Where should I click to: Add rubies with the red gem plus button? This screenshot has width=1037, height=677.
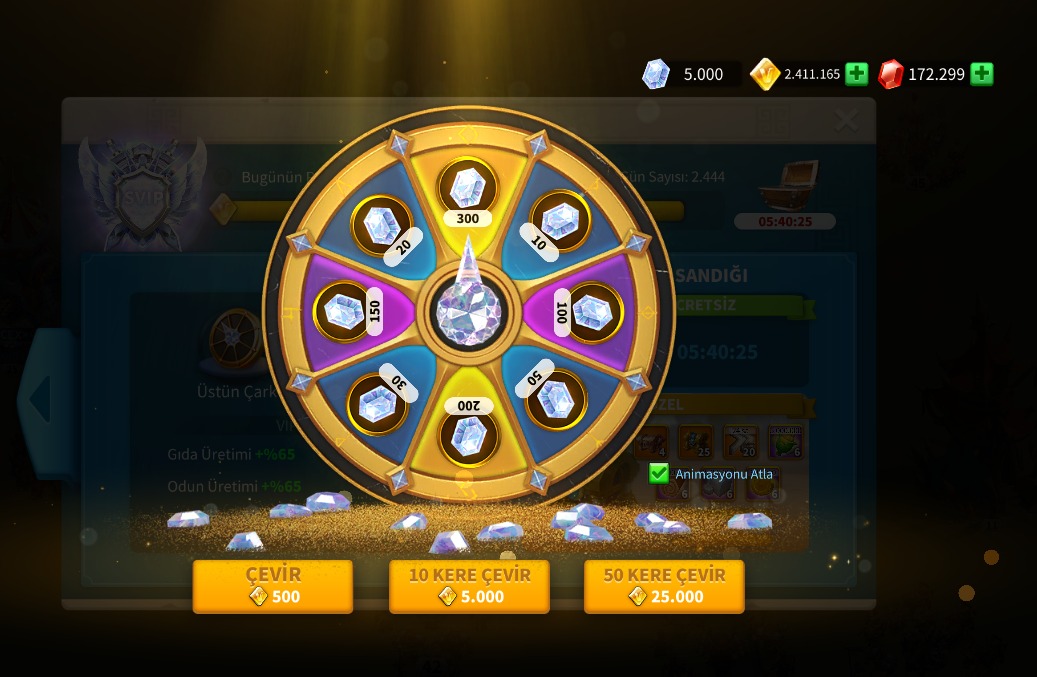pos(982,74)
